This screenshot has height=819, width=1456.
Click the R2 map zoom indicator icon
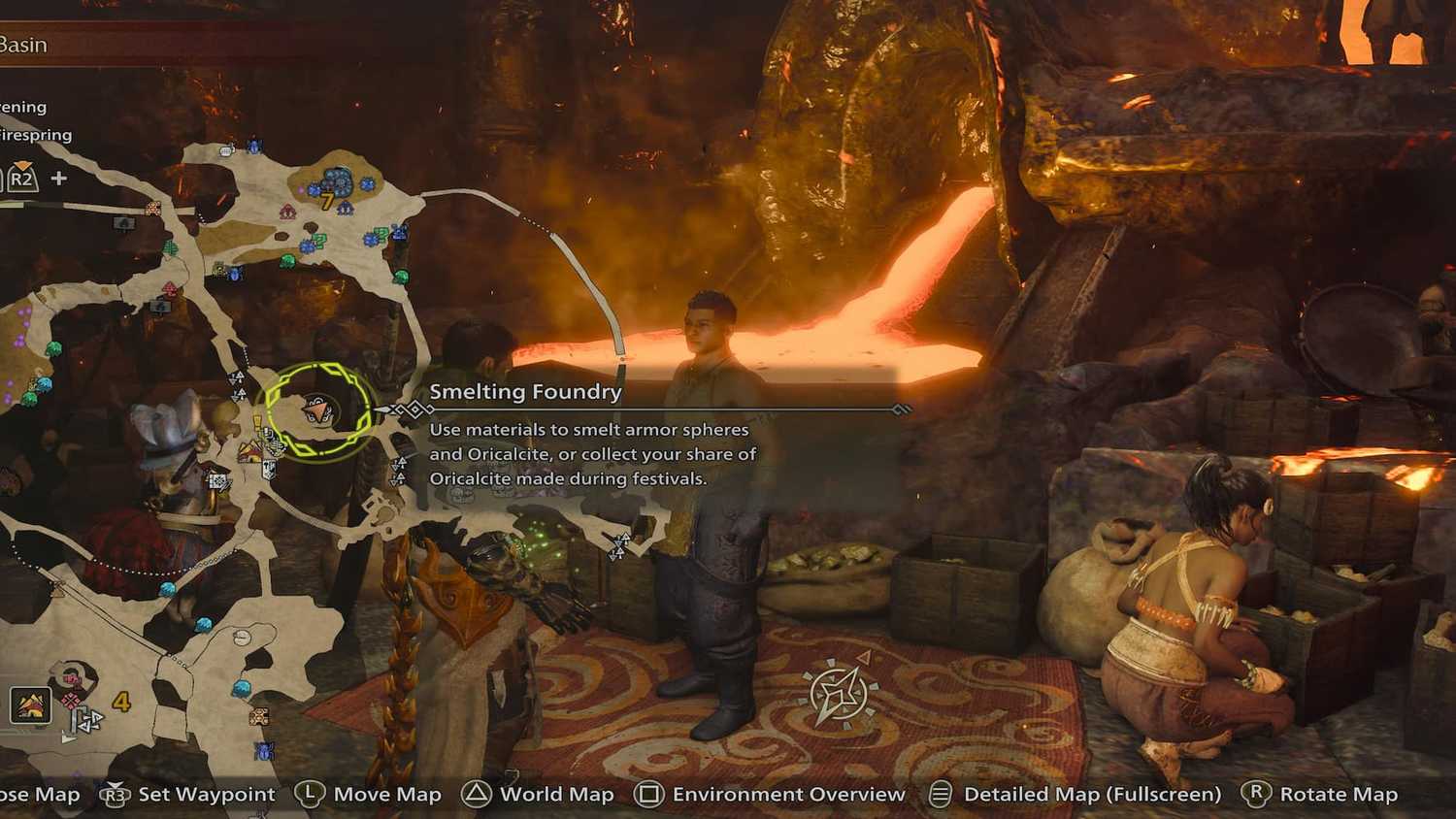point(21,178)
